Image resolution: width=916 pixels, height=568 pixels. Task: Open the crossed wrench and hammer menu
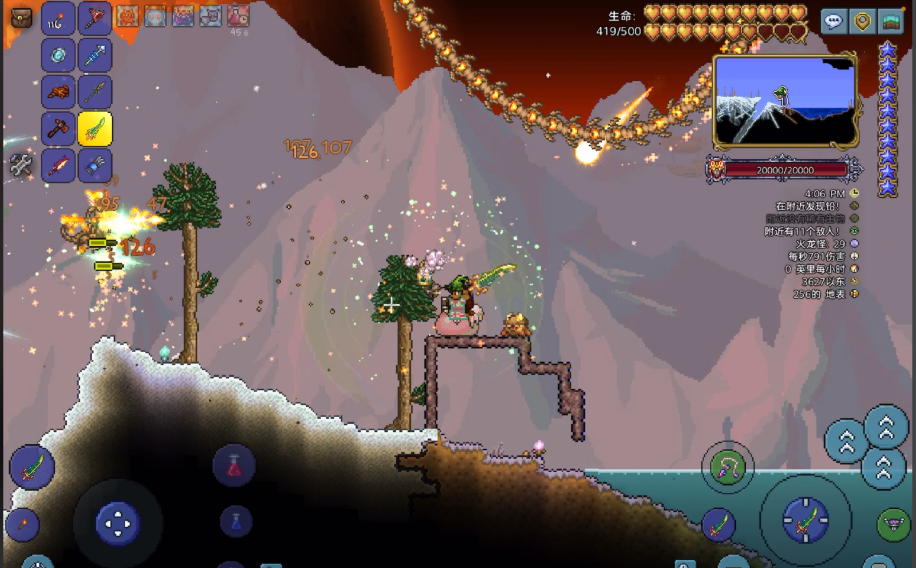pos(21,166)
